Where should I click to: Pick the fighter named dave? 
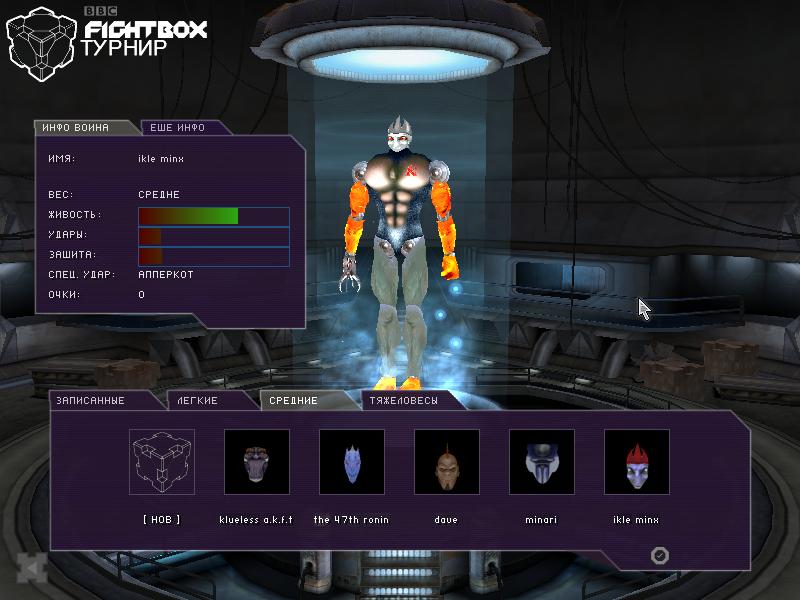point(446,462)
